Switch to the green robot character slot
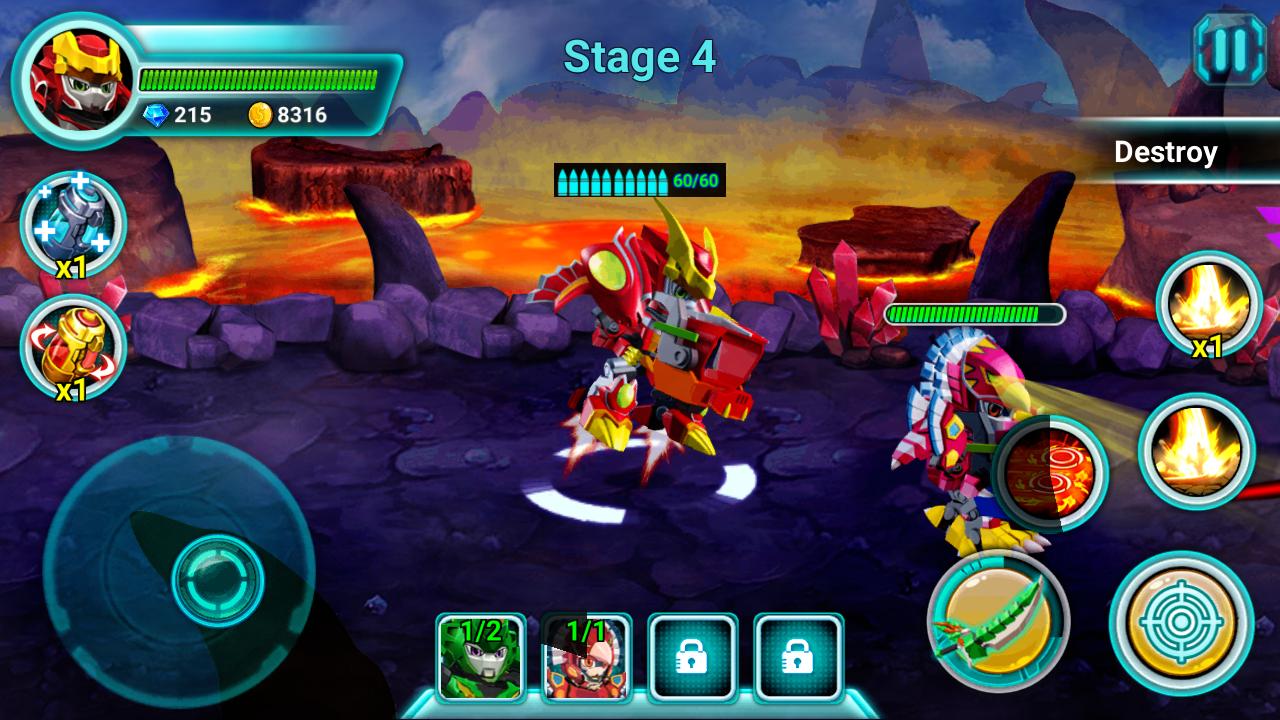This screenshot has height=720, width=1280. (481, 657)
